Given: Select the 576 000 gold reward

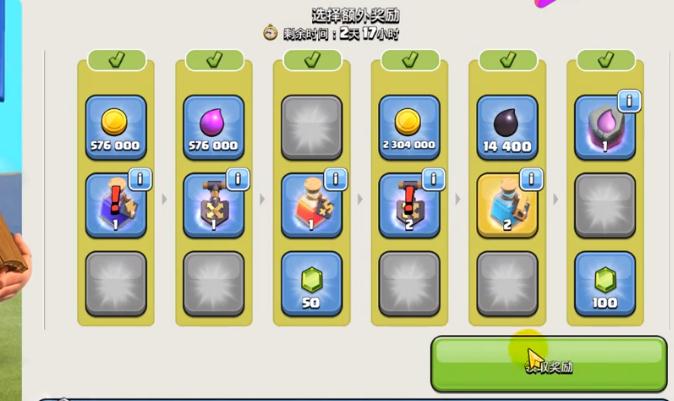Looking at the screenshot, I should [x=115, y=127].
